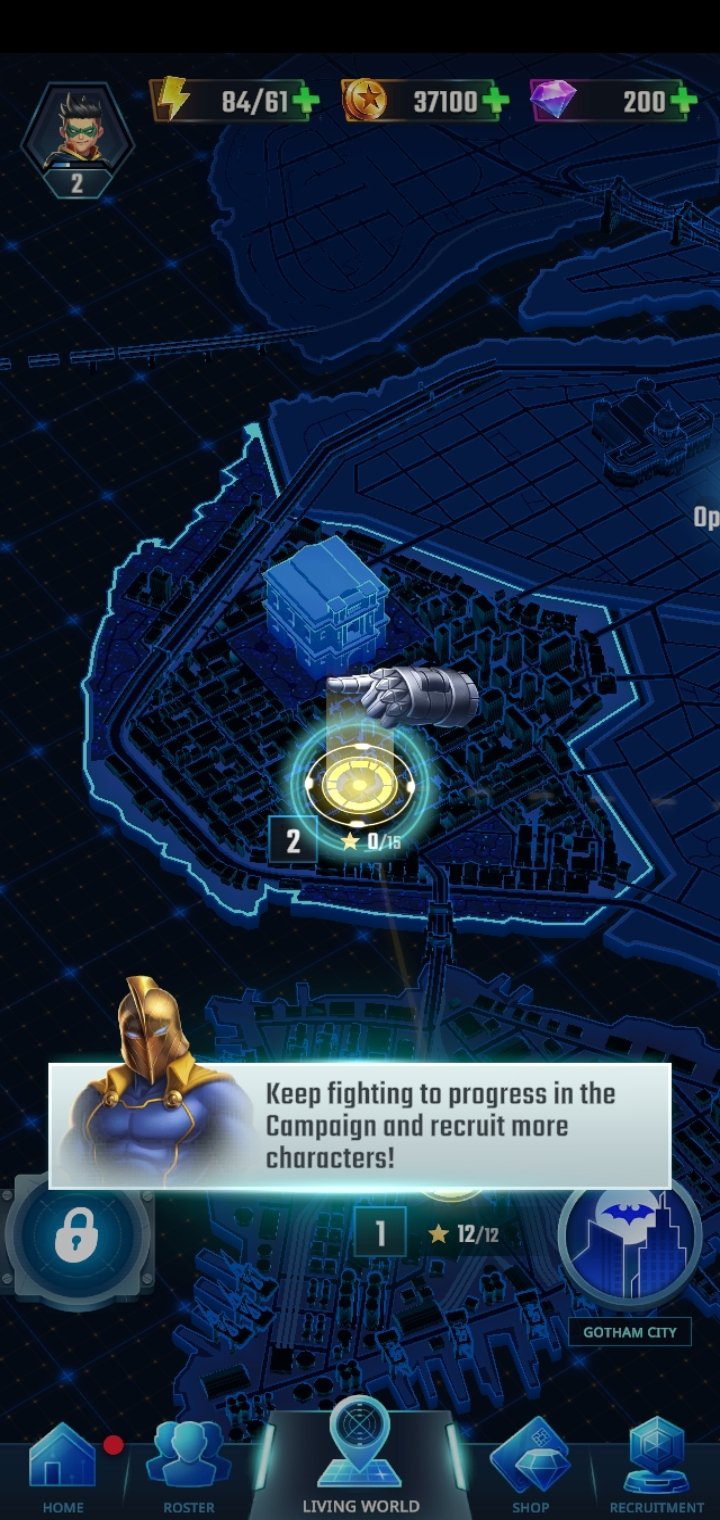This screenshot has width=720, height=1520.
Task: Switch to the Living World tab
Action: (360, 1460)
